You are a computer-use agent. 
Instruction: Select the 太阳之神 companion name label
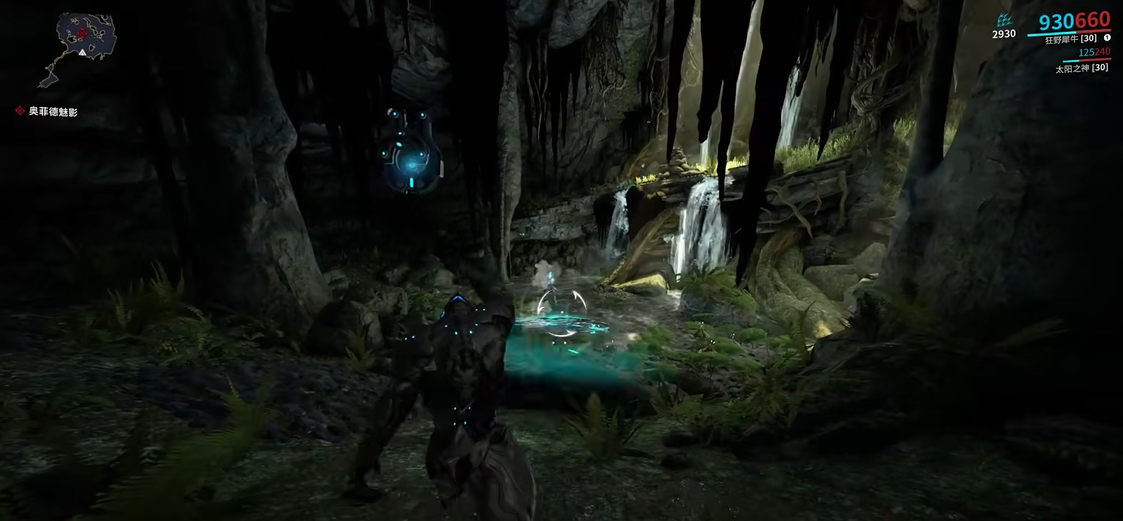click(x=1082, y=69)
